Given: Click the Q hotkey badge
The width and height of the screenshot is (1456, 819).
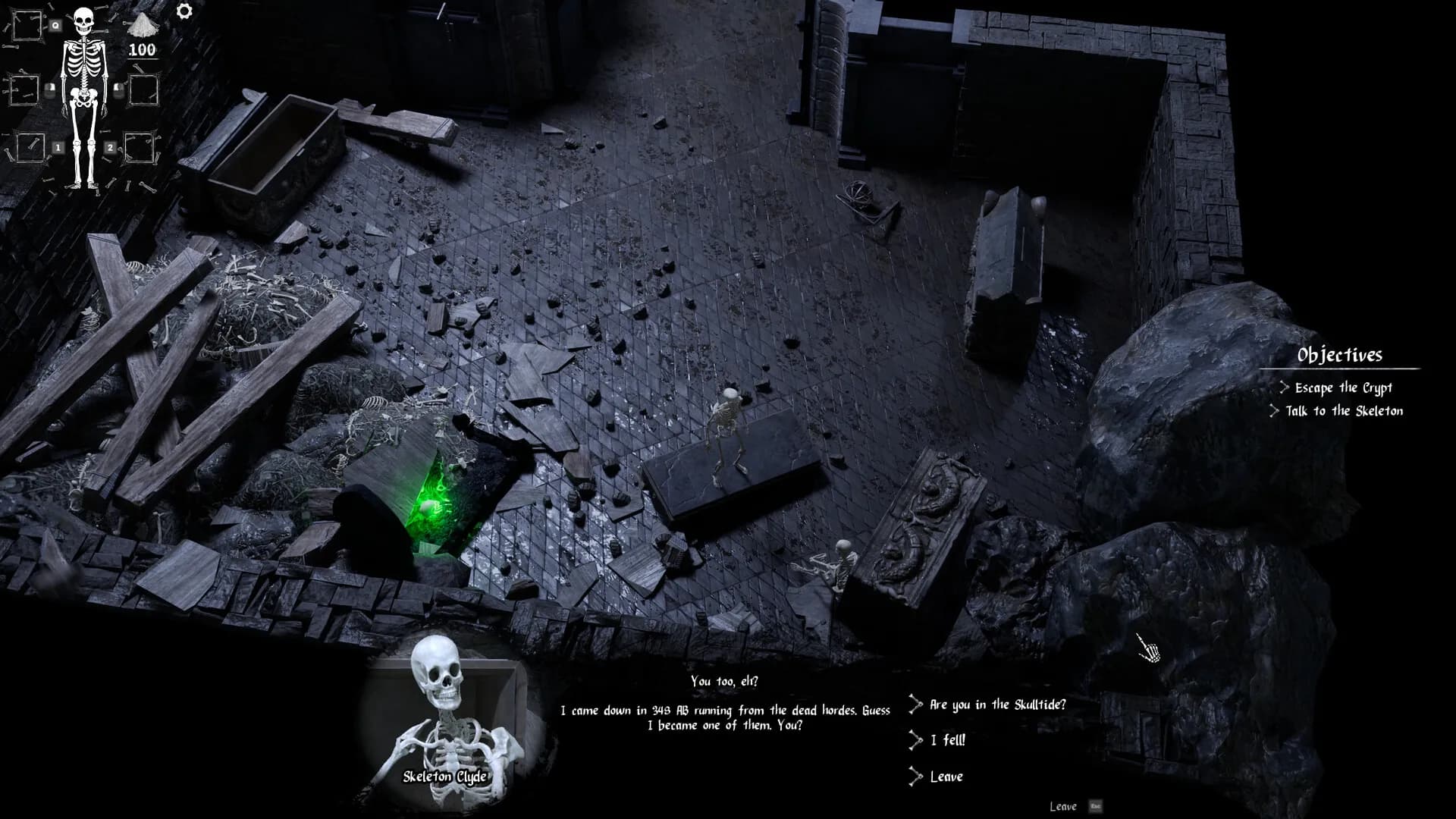Looking at the screenshot, I should tap(55, 24).
